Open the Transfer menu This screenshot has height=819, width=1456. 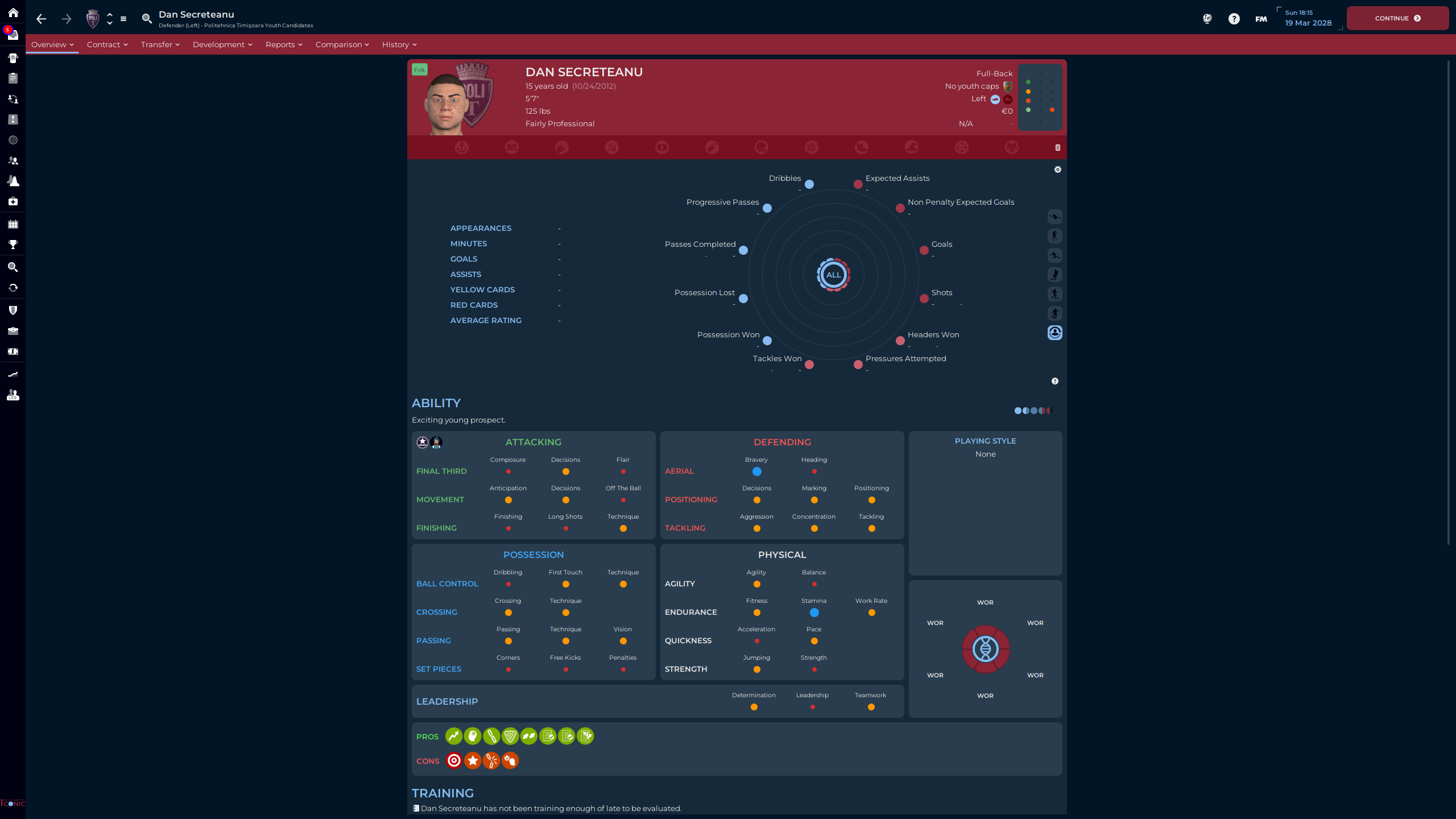point(160,44)
